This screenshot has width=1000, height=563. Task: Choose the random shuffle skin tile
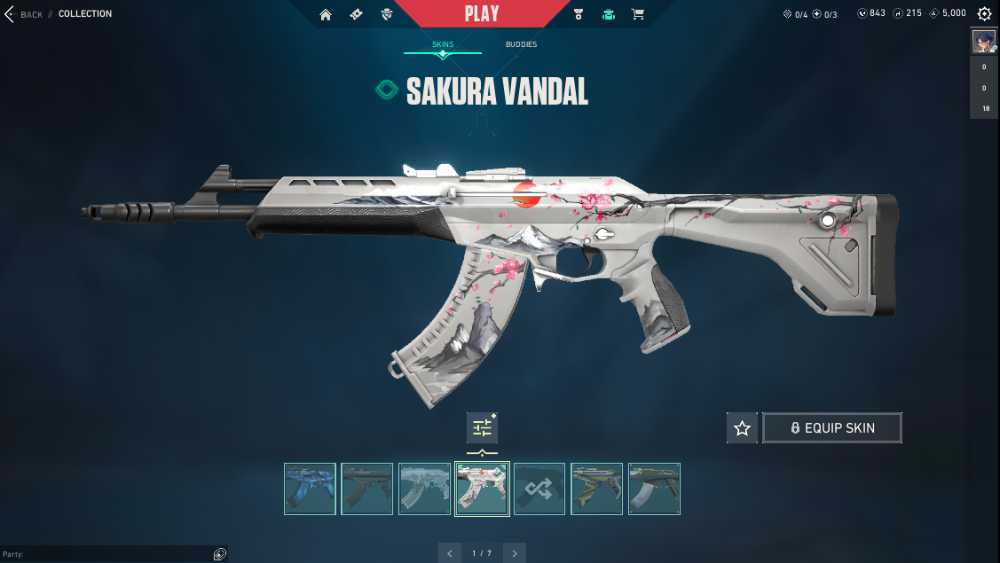(539, 488)
